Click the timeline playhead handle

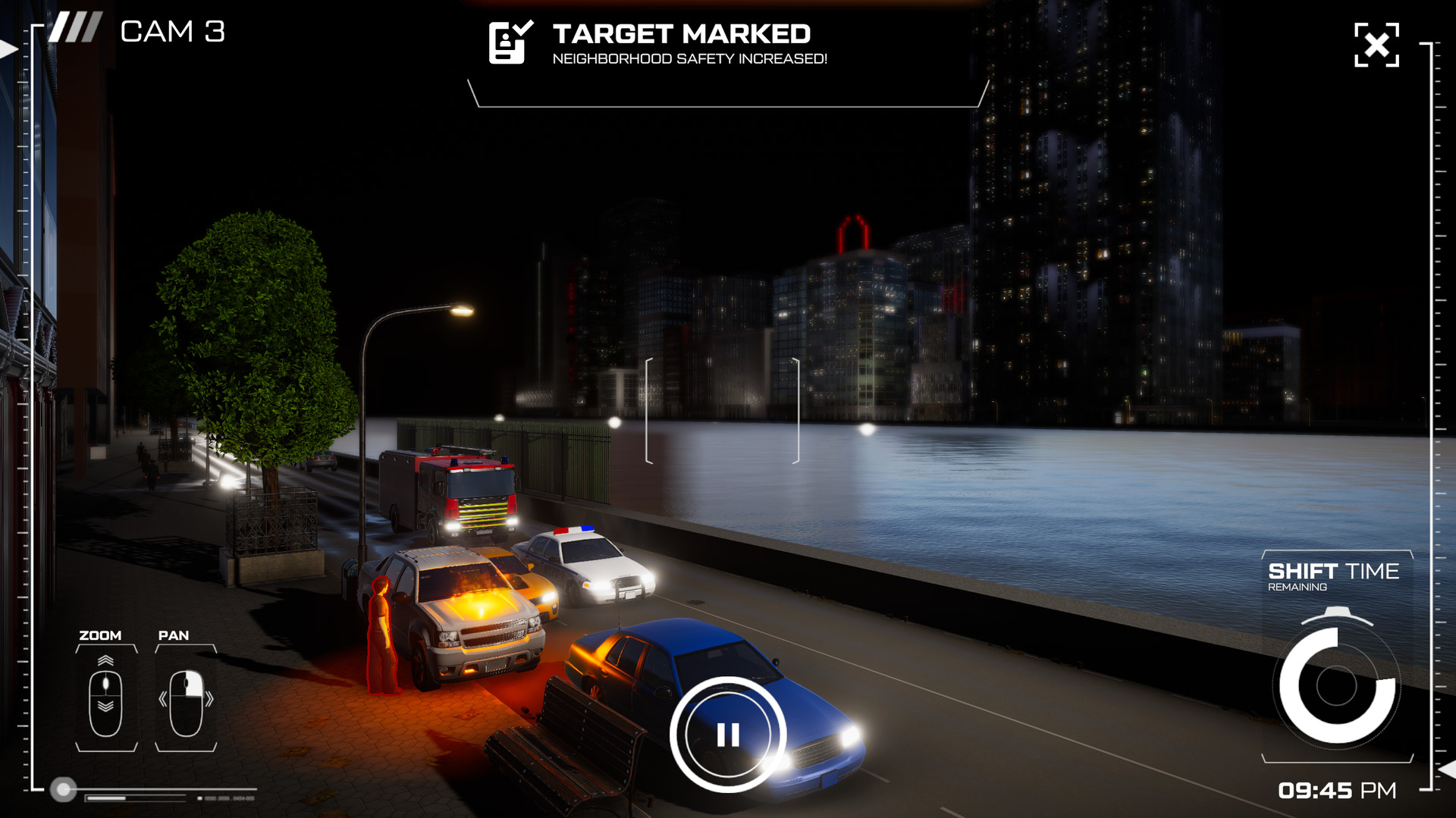[63, 788]
